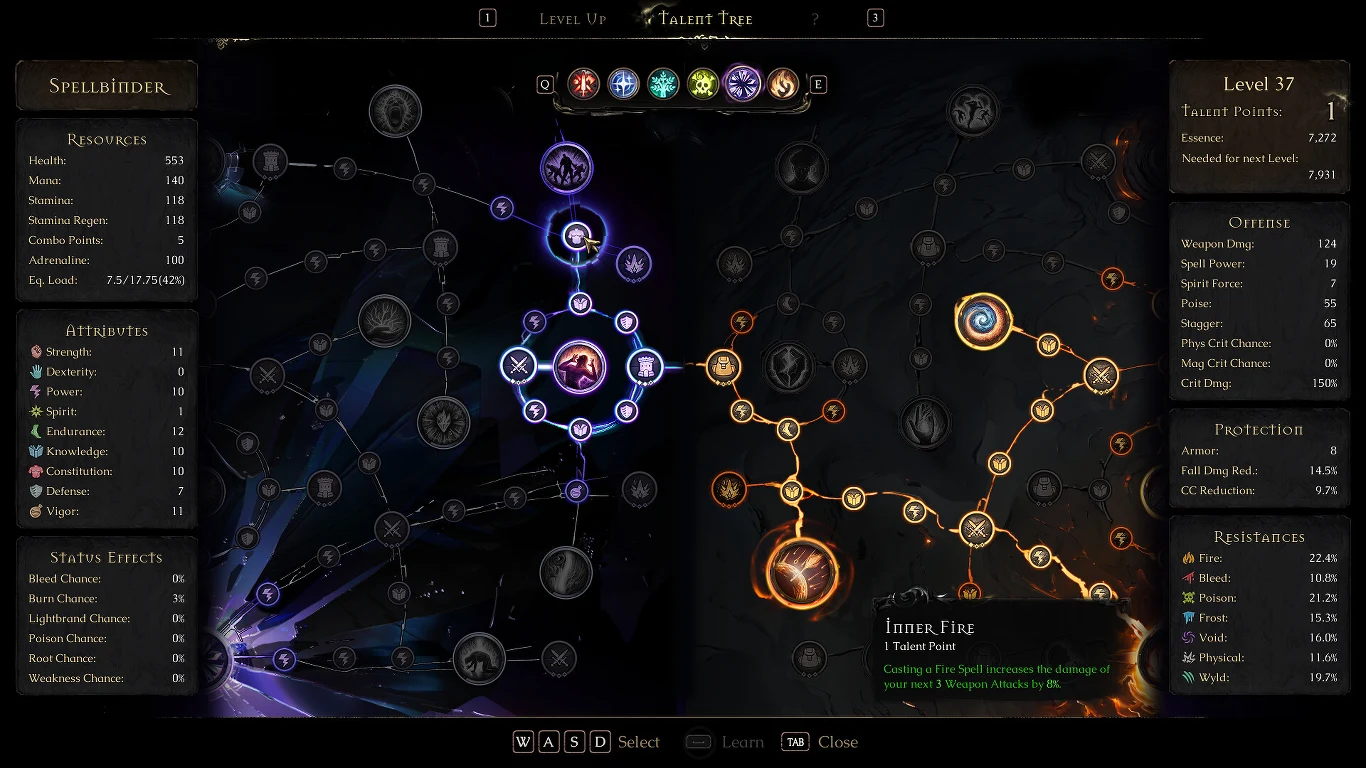This screenshot has width=1366, height=768.
Task: Select the red sword element filter icon
Action: click(x=584, y=83)
